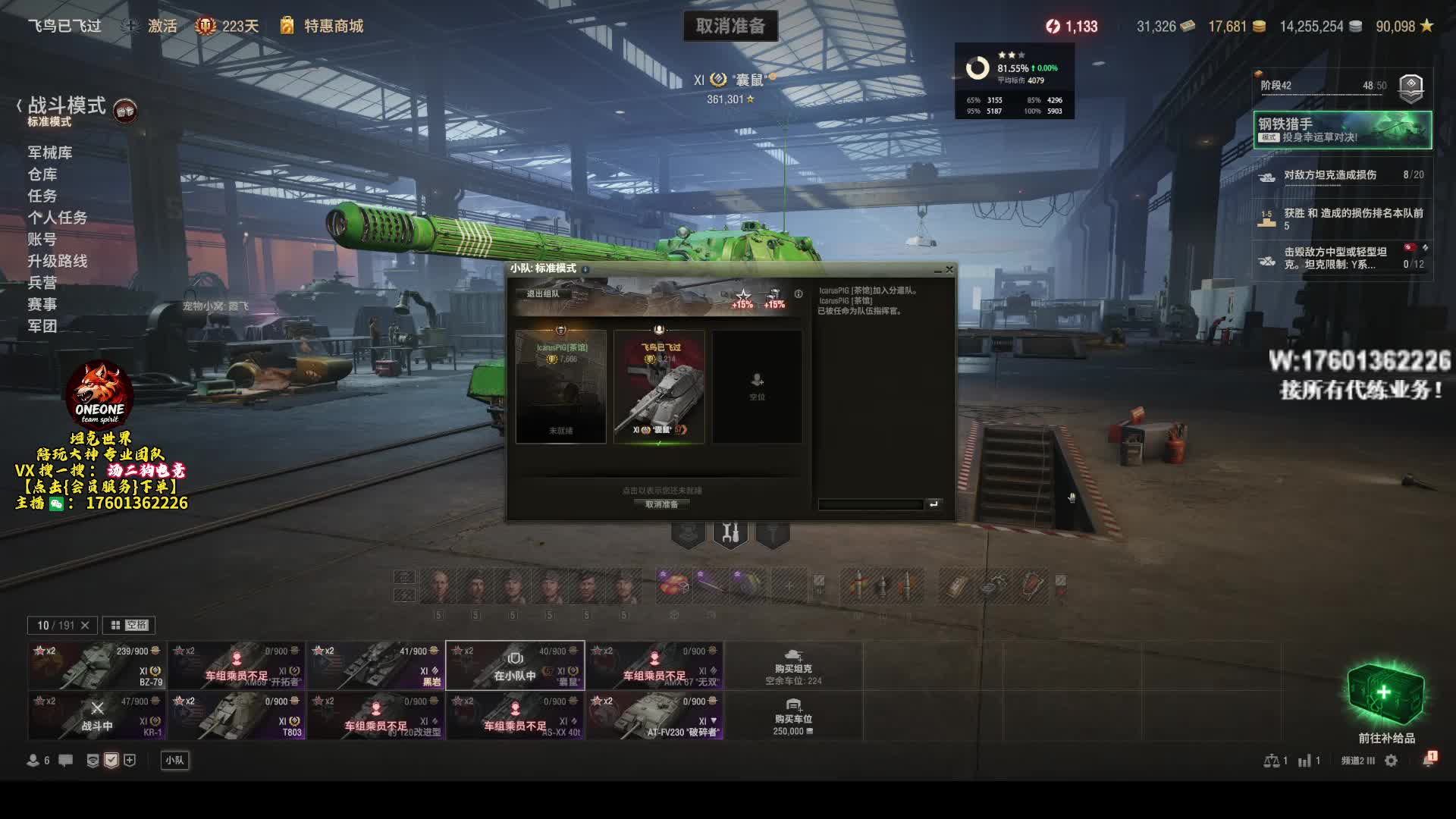Go to 仓库 in the side menu
This screenshot has width=1456, height=819.
[42, 174]
